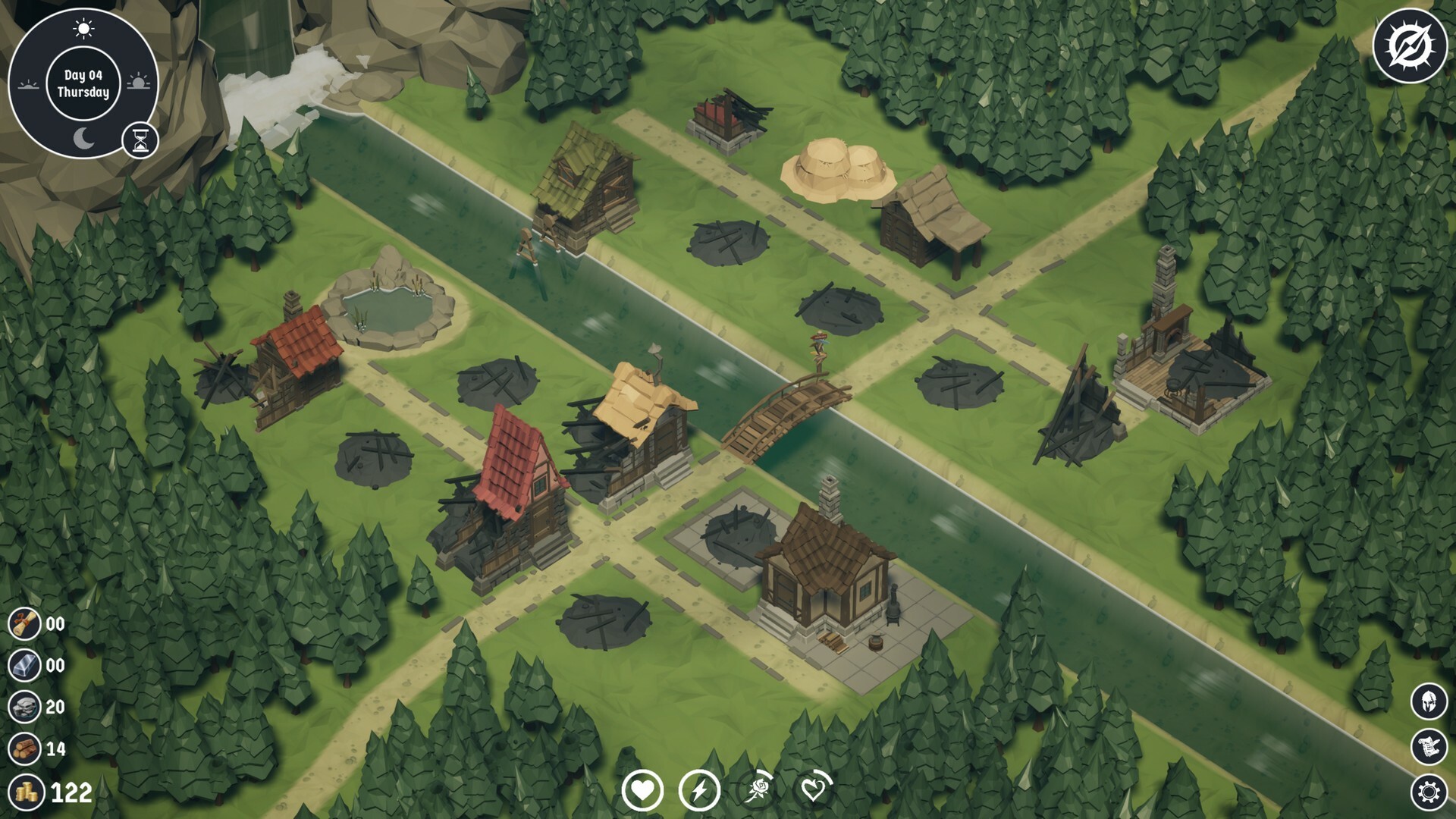Toggle the moon night-time indicator
The width and height of the screenshot is (1456, 819).
[83, 136]
